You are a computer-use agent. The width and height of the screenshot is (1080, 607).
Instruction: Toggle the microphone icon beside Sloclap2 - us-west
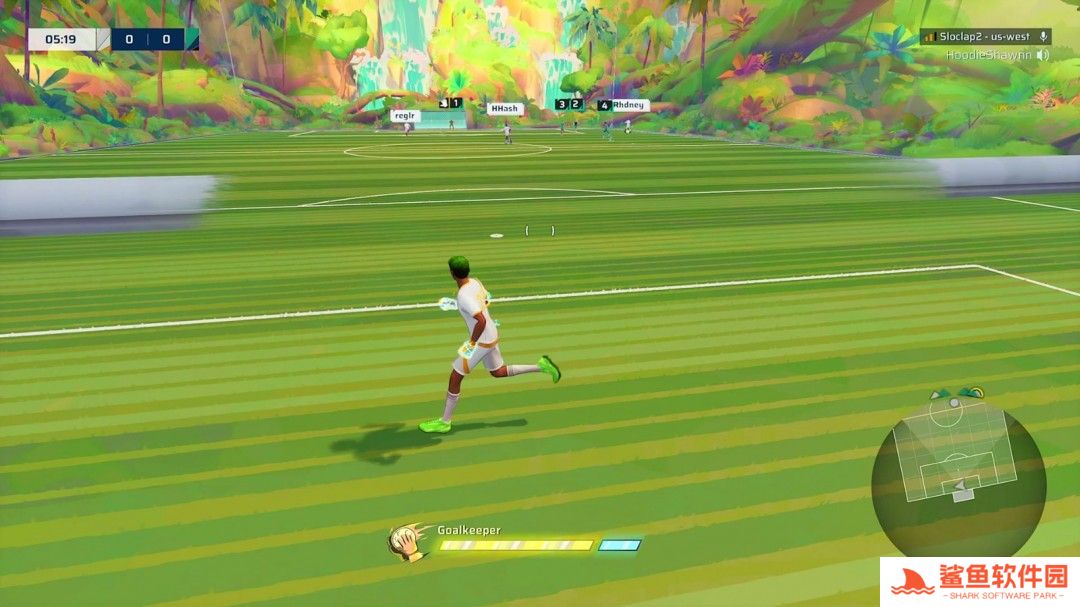point(1043,37)
